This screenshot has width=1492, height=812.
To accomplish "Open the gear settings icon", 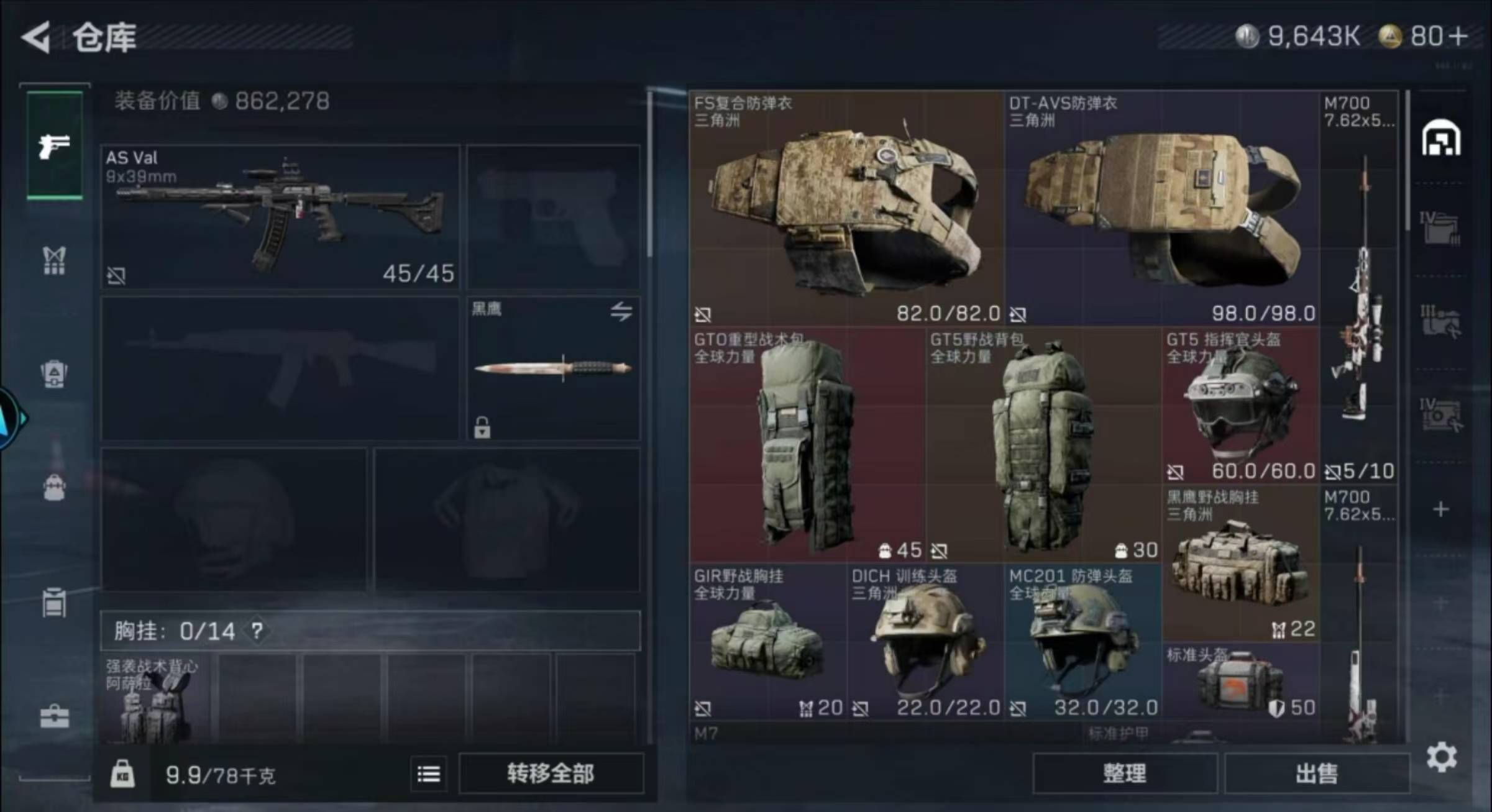I will tap(1441, 757).
